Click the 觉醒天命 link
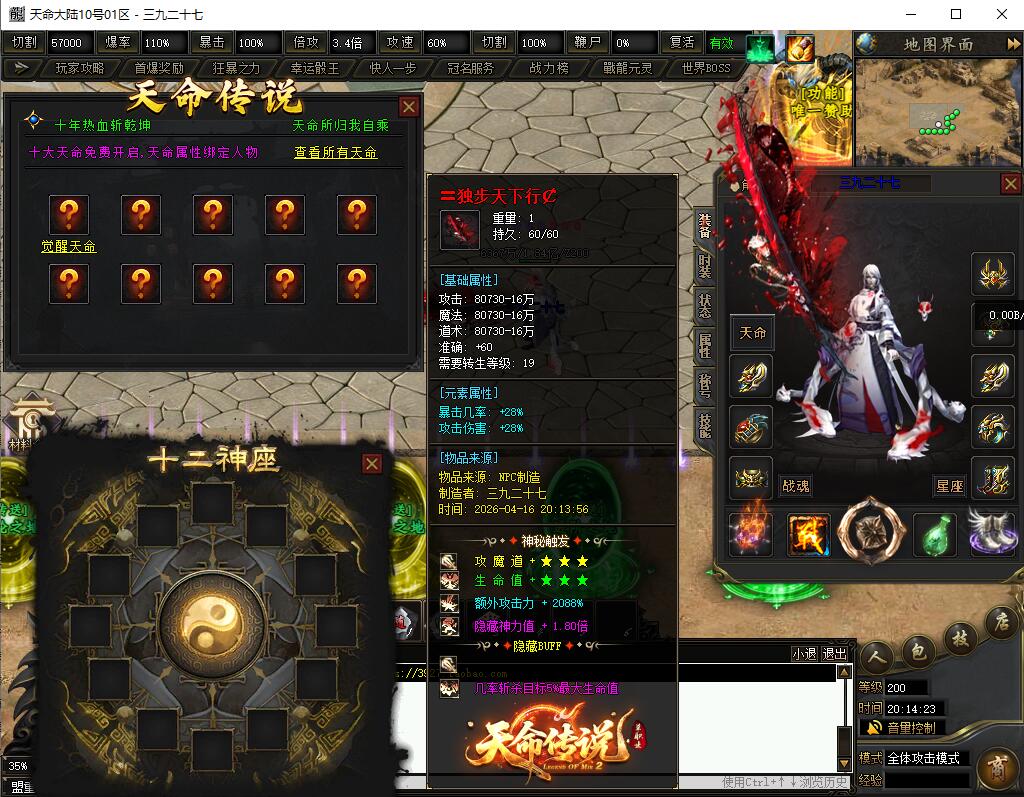 [x=68, y=247]
